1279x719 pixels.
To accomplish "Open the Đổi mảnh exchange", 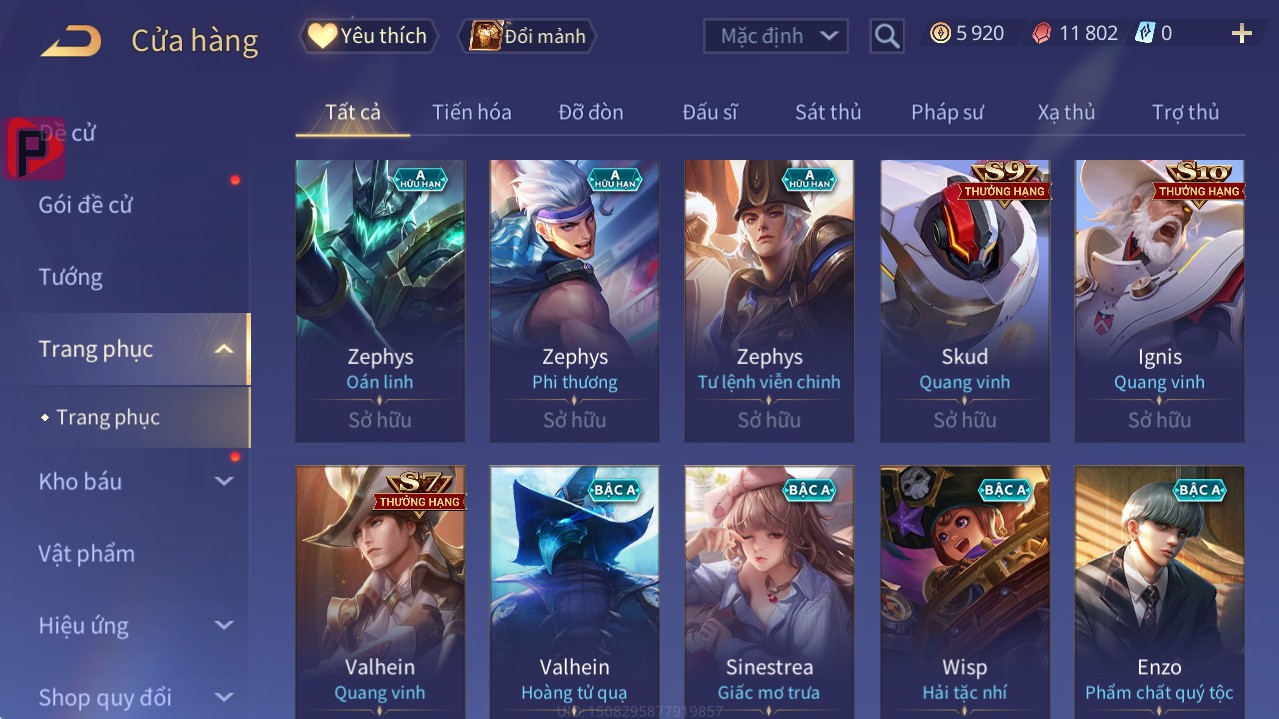I will pos(527,36).
